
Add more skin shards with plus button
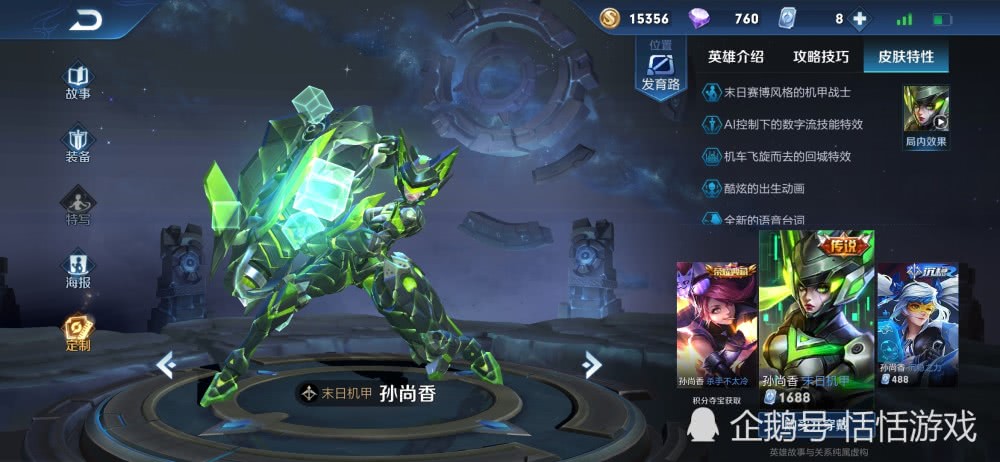pos(857,19)
